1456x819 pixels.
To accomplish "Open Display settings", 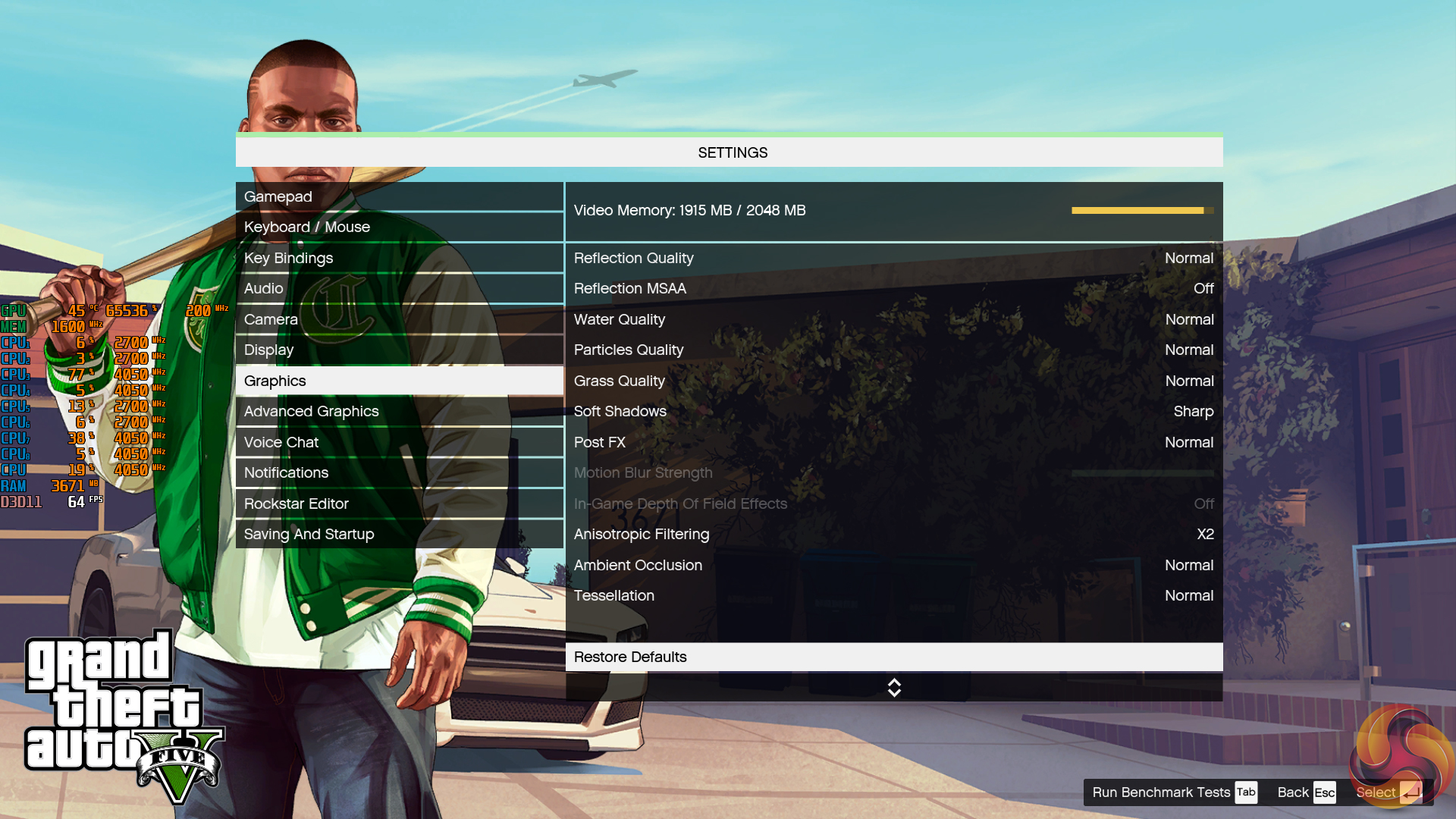I will [399, 350].
